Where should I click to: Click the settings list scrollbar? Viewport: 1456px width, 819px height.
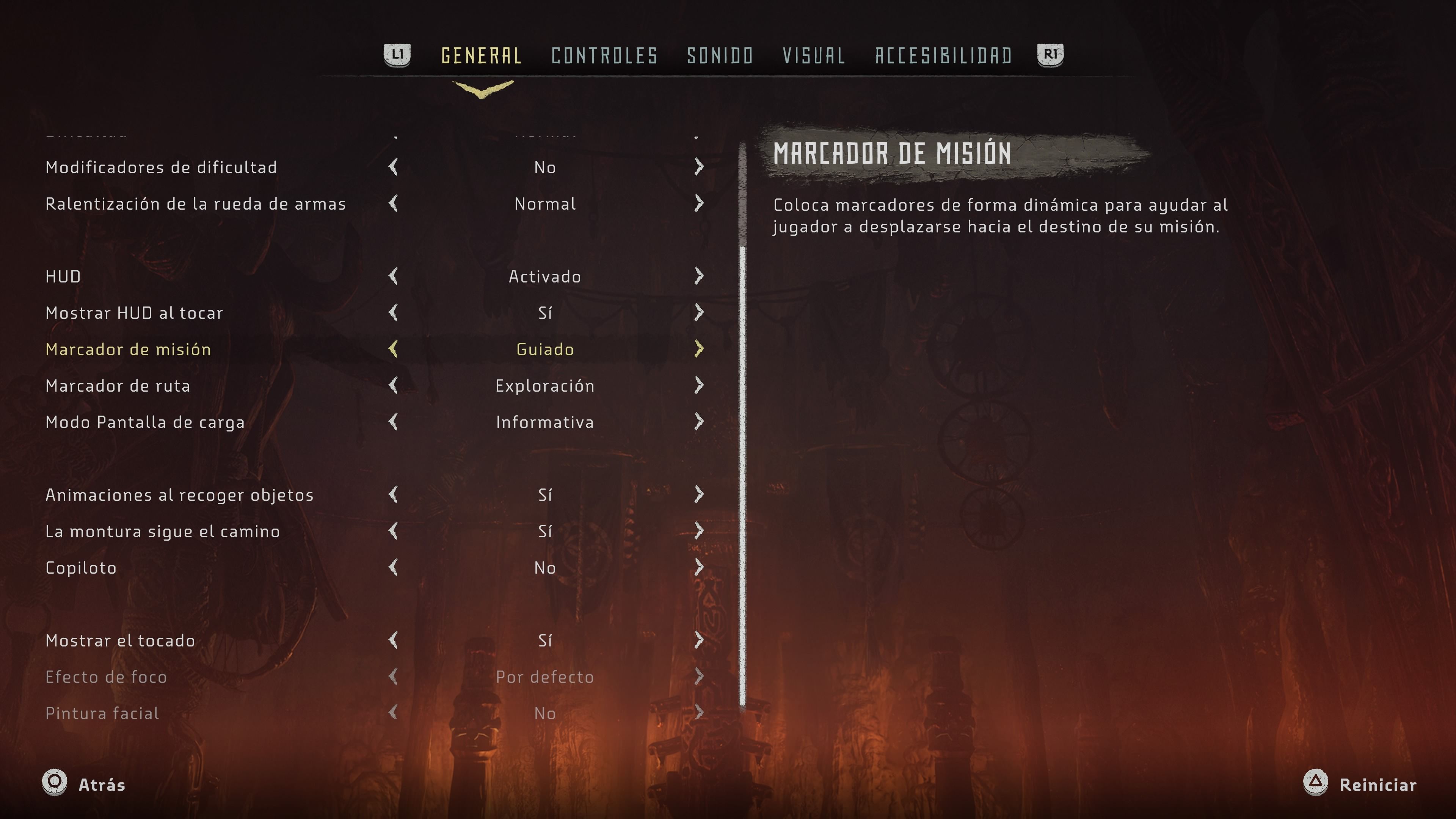point(742,475)
